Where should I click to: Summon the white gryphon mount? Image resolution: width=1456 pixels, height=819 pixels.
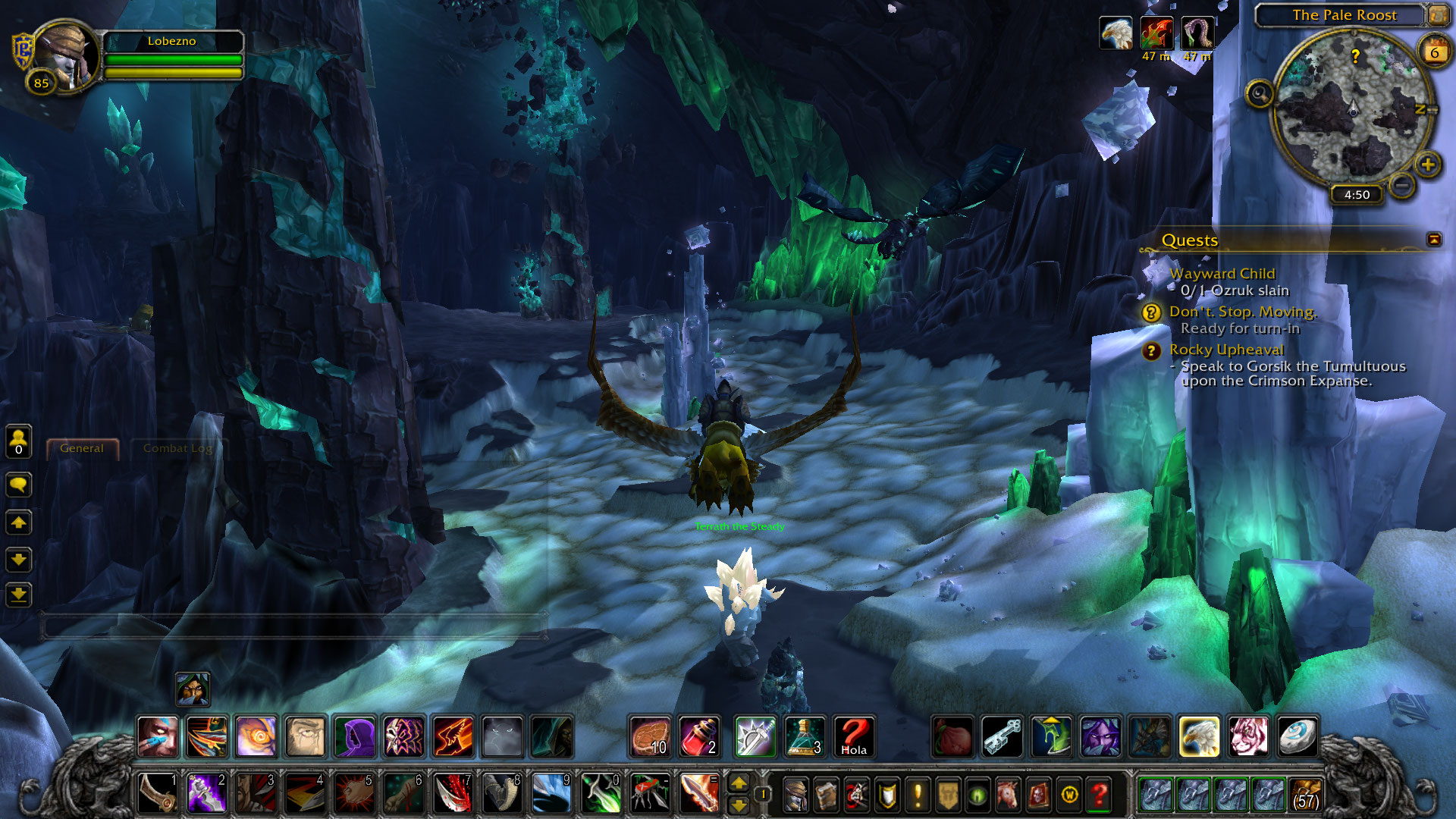coord(1198,736)
